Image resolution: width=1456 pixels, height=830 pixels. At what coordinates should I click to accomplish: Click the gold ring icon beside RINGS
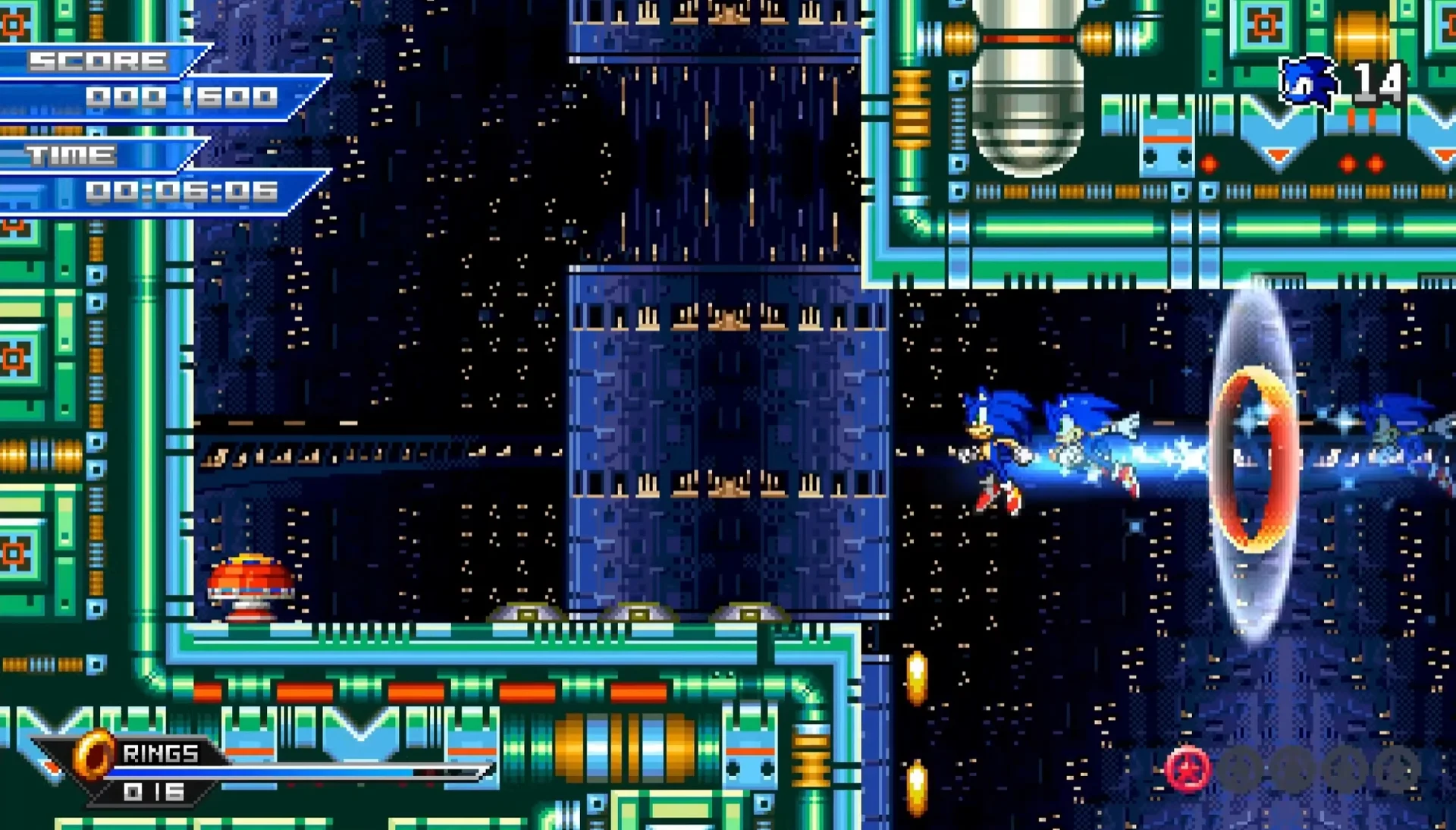(x=94, y=755)
